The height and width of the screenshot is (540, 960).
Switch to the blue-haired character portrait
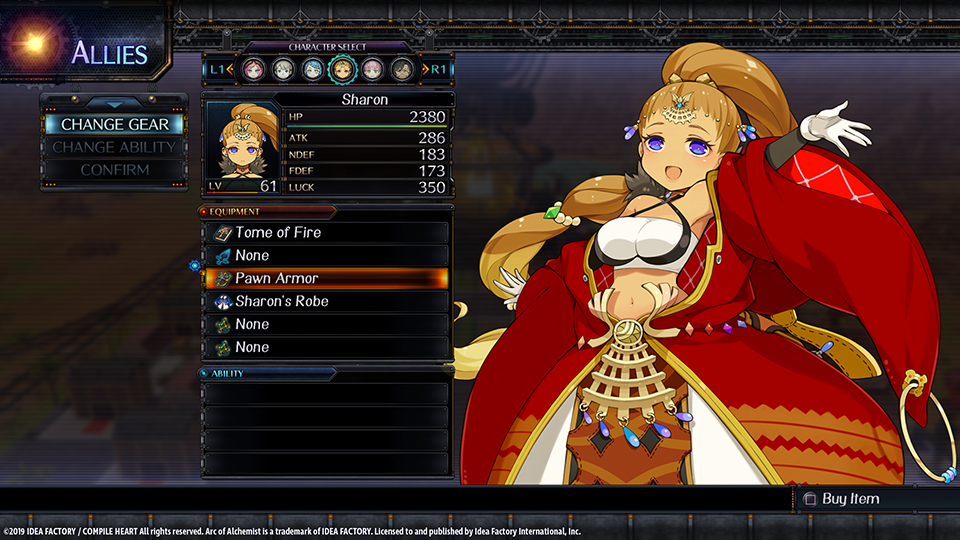point(313,69)
